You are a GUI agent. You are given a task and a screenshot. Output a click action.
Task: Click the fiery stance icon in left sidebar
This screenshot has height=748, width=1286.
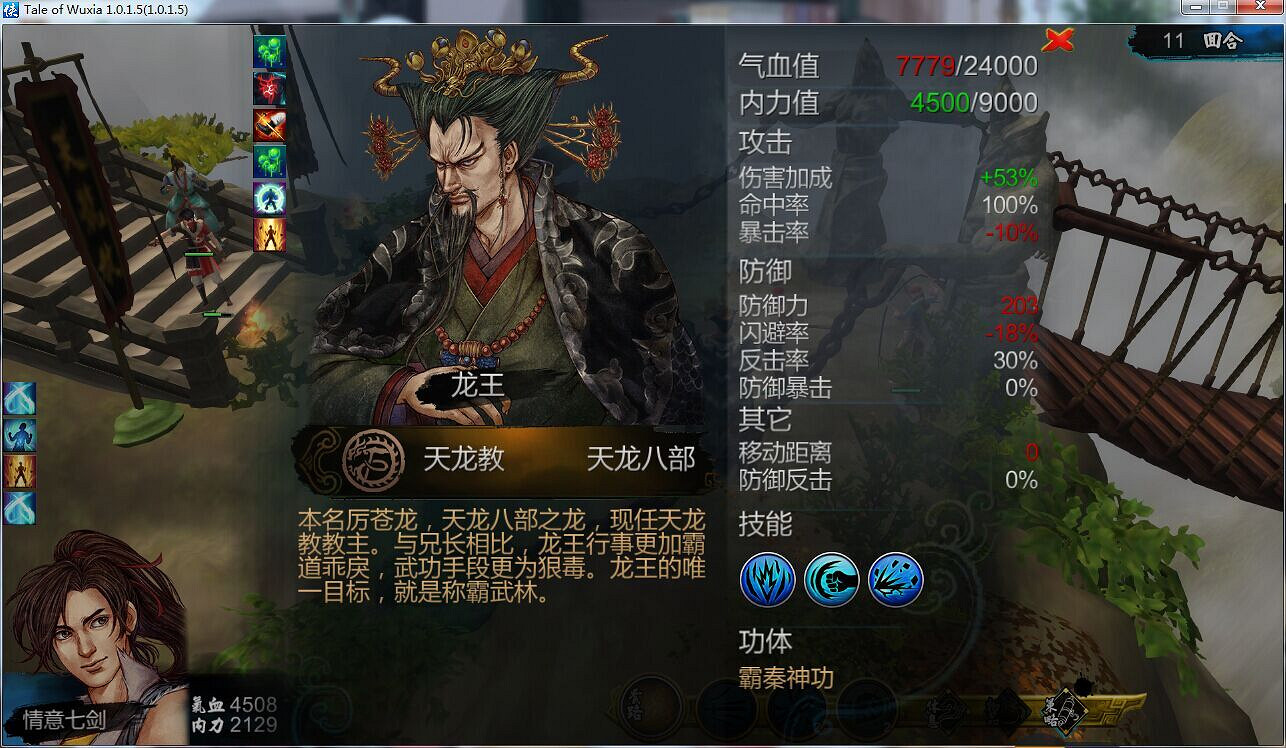[16, 468]
